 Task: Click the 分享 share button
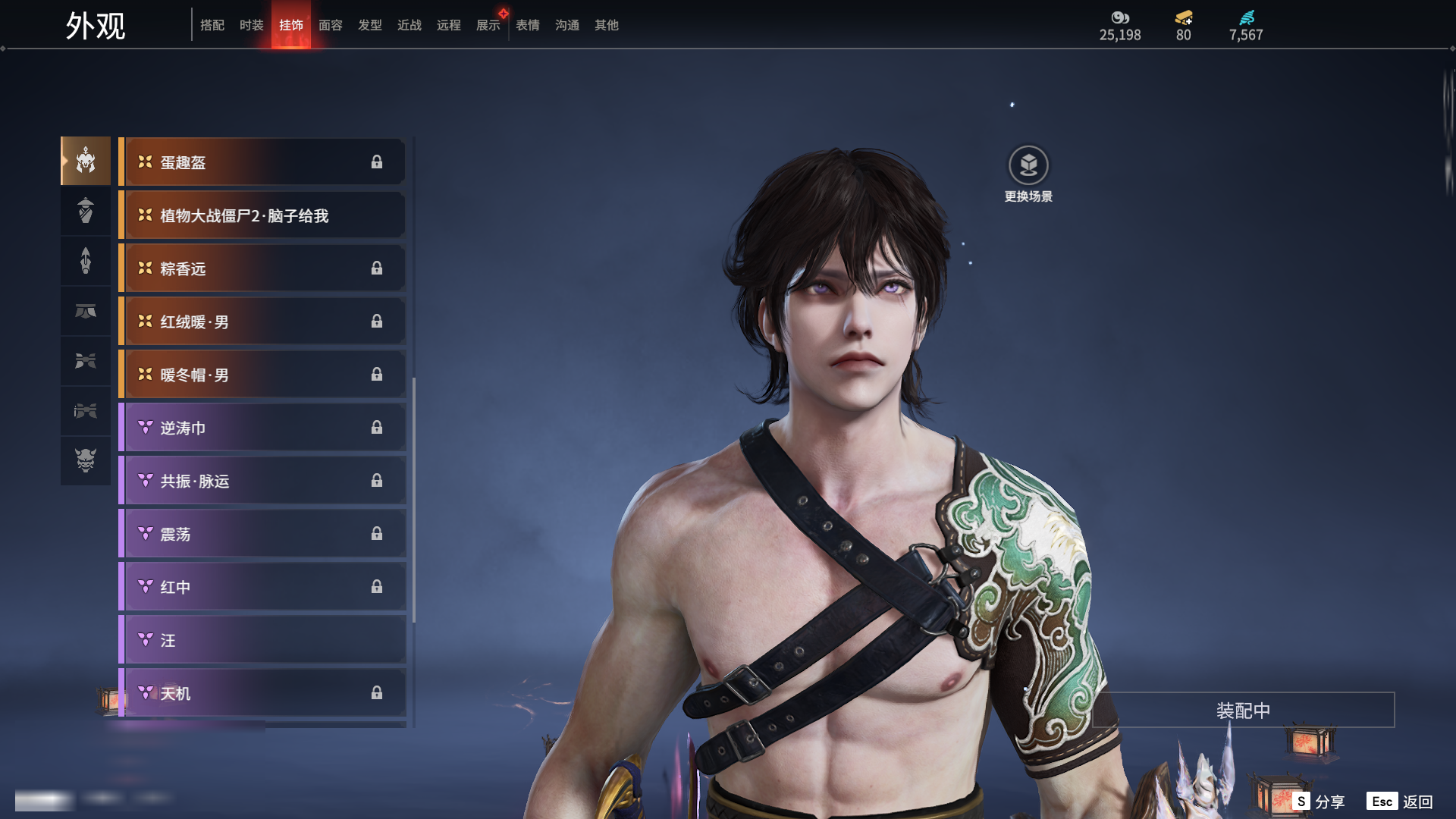pos(1319,802)
